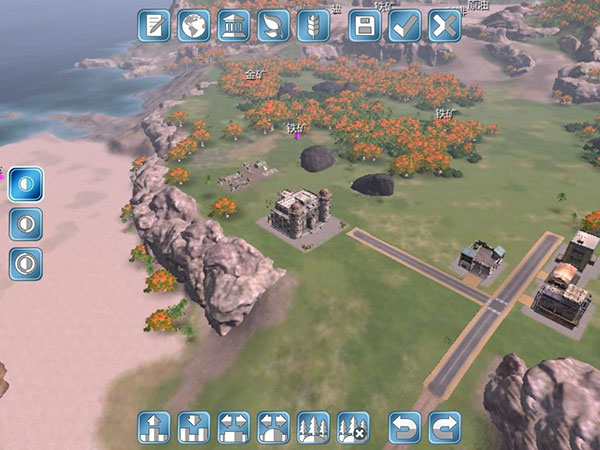Redo the last undone edit
This screenshot has width=600, height=450.
pos(444,428)
